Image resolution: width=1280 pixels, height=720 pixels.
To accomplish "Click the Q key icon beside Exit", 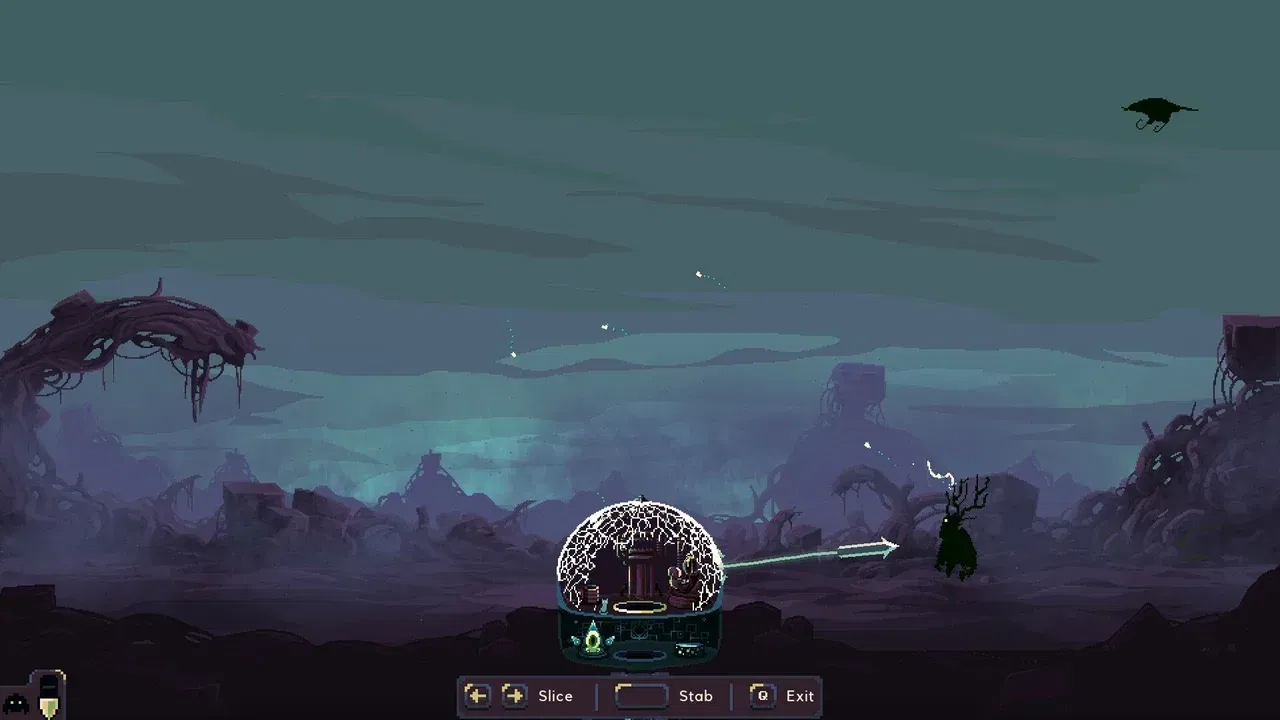I will [763, 695].
